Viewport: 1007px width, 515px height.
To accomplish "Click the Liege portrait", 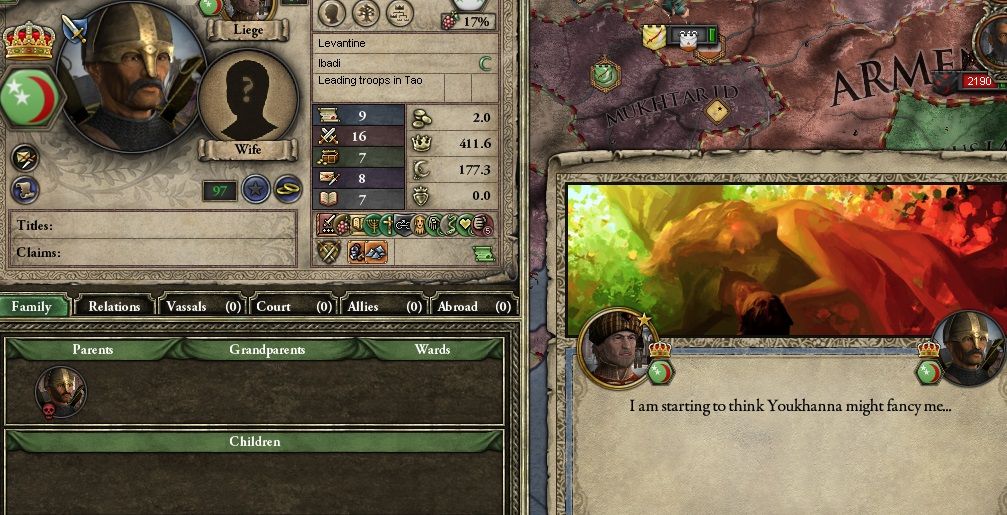I will (248, 10).
